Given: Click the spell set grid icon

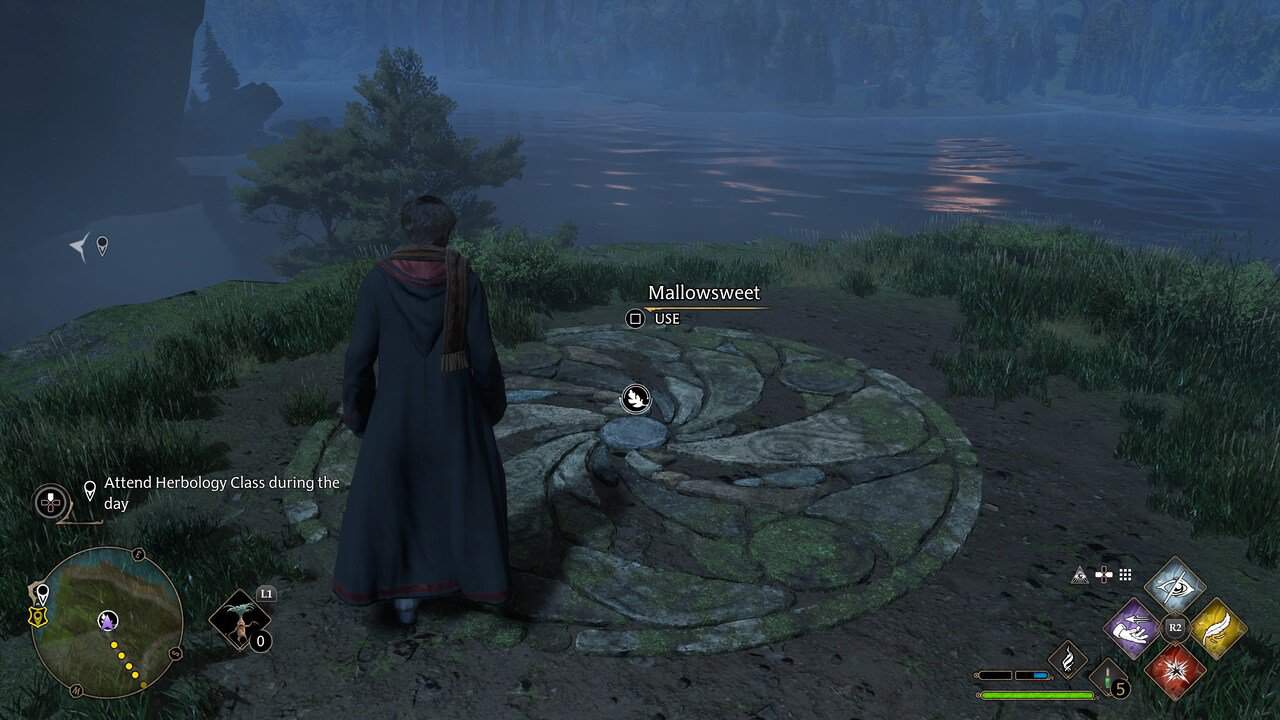Looking at the screenshot, I should point(1125,574).
